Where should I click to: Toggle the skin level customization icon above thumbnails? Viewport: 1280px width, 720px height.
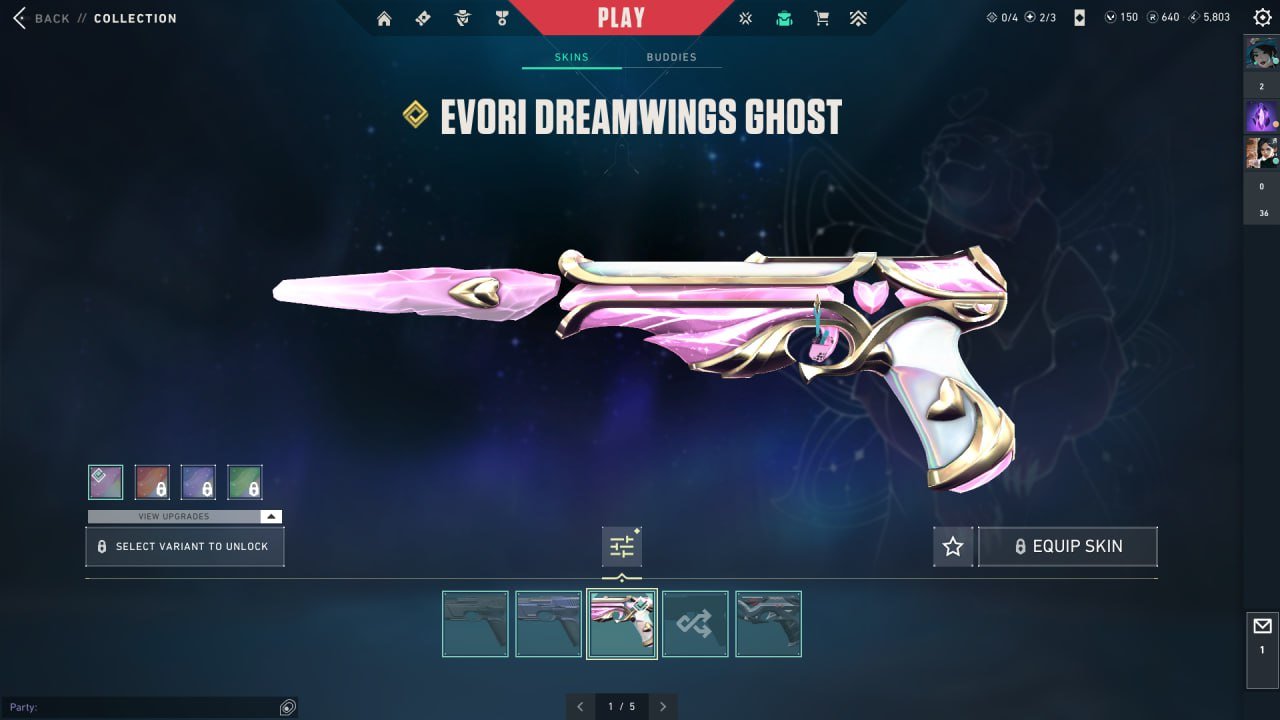(x=622, y=546)
